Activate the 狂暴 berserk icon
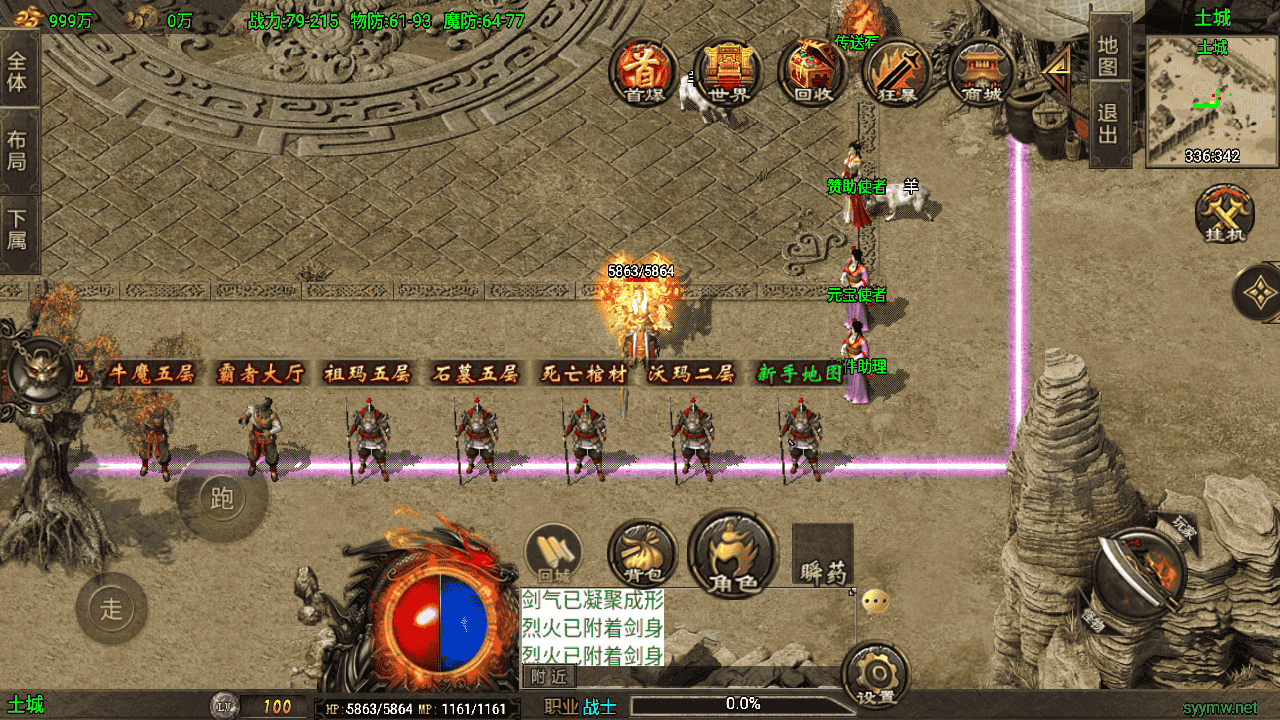1280x720 pixels. (x=897, y=73)
